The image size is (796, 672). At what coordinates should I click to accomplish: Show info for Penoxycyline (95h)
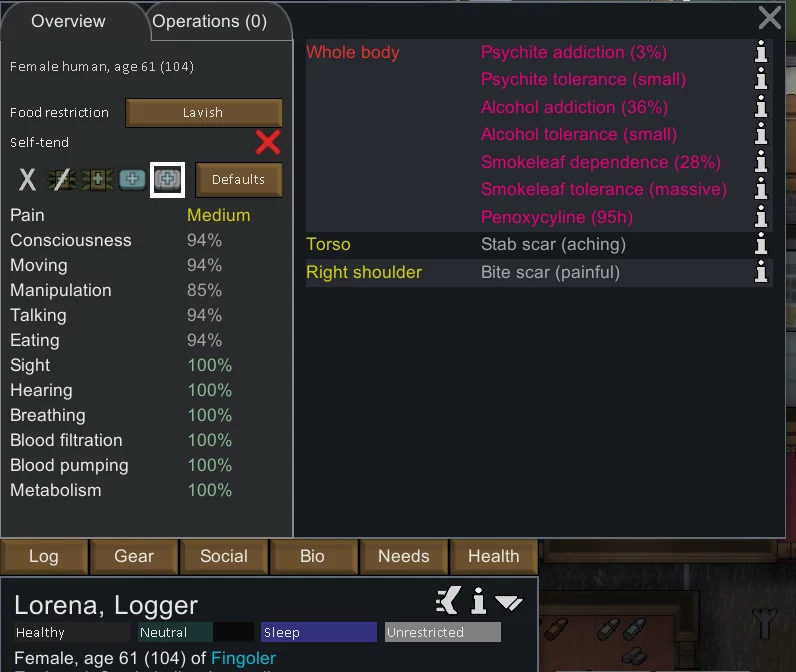click(761, 217)
